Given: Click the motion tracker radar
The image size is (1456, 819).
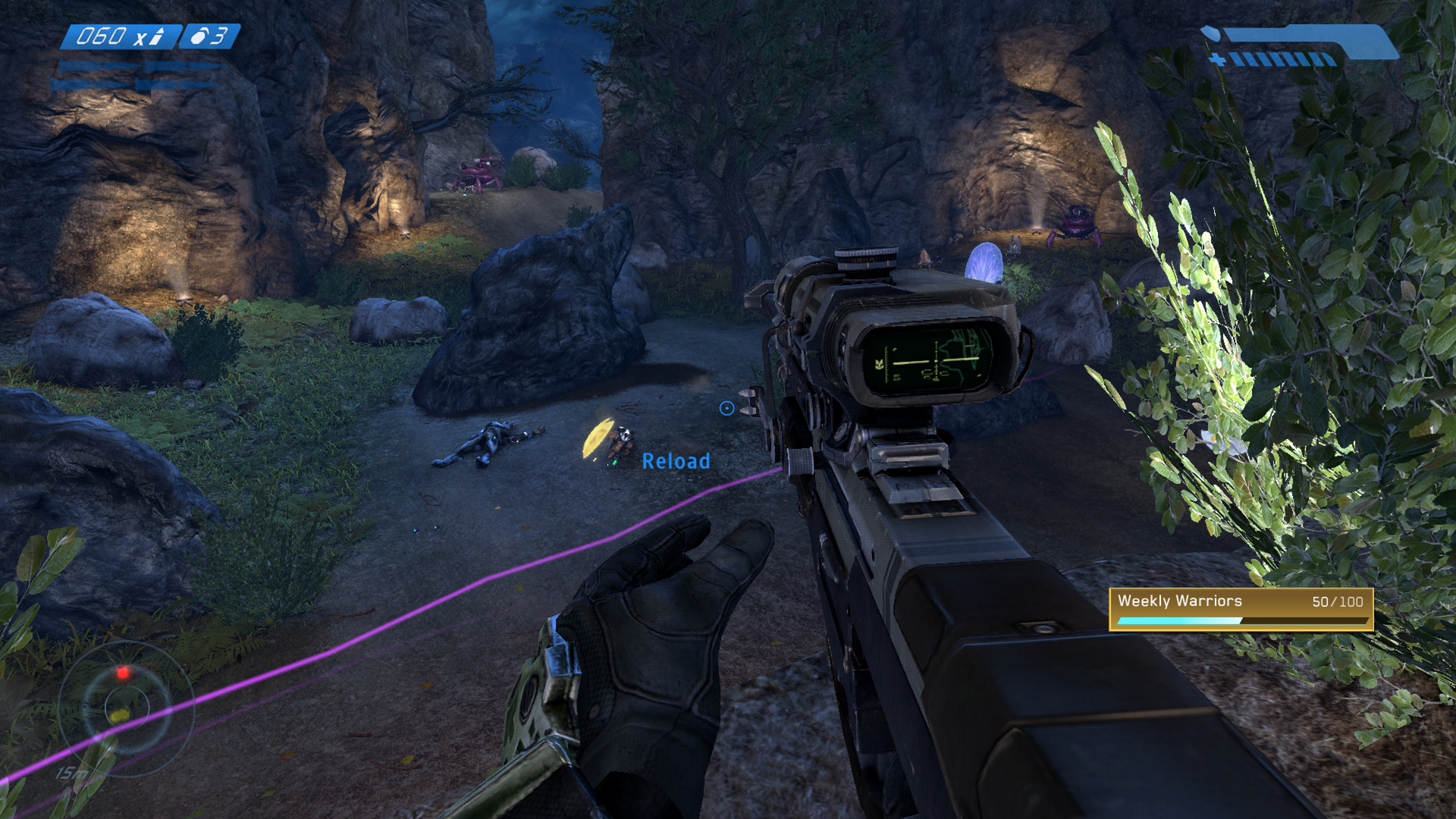Looking at the screenshot, I should click(x=126, y=708).
